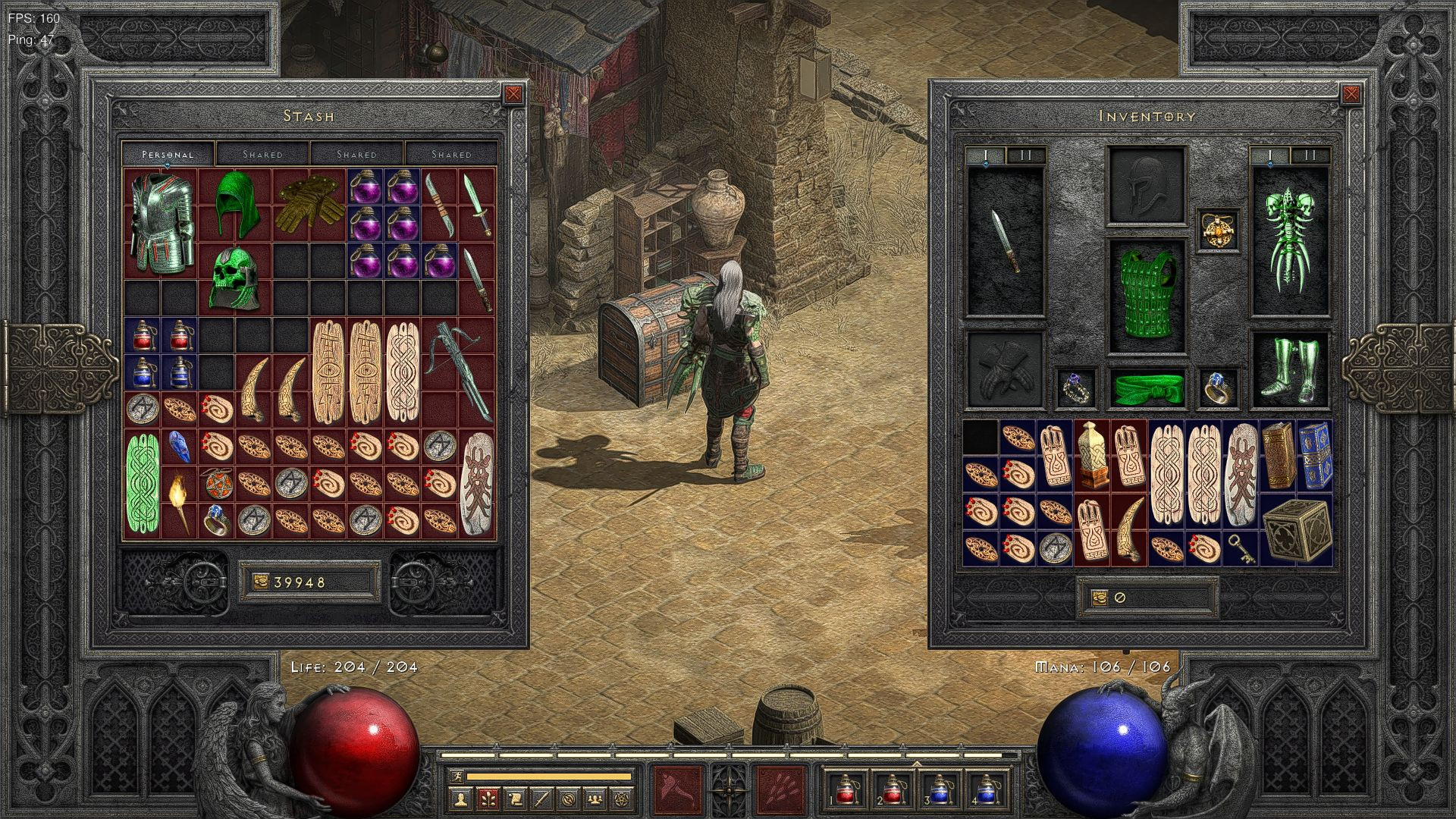Close the Stash panel
The image size is (1456, 819).
513,94
